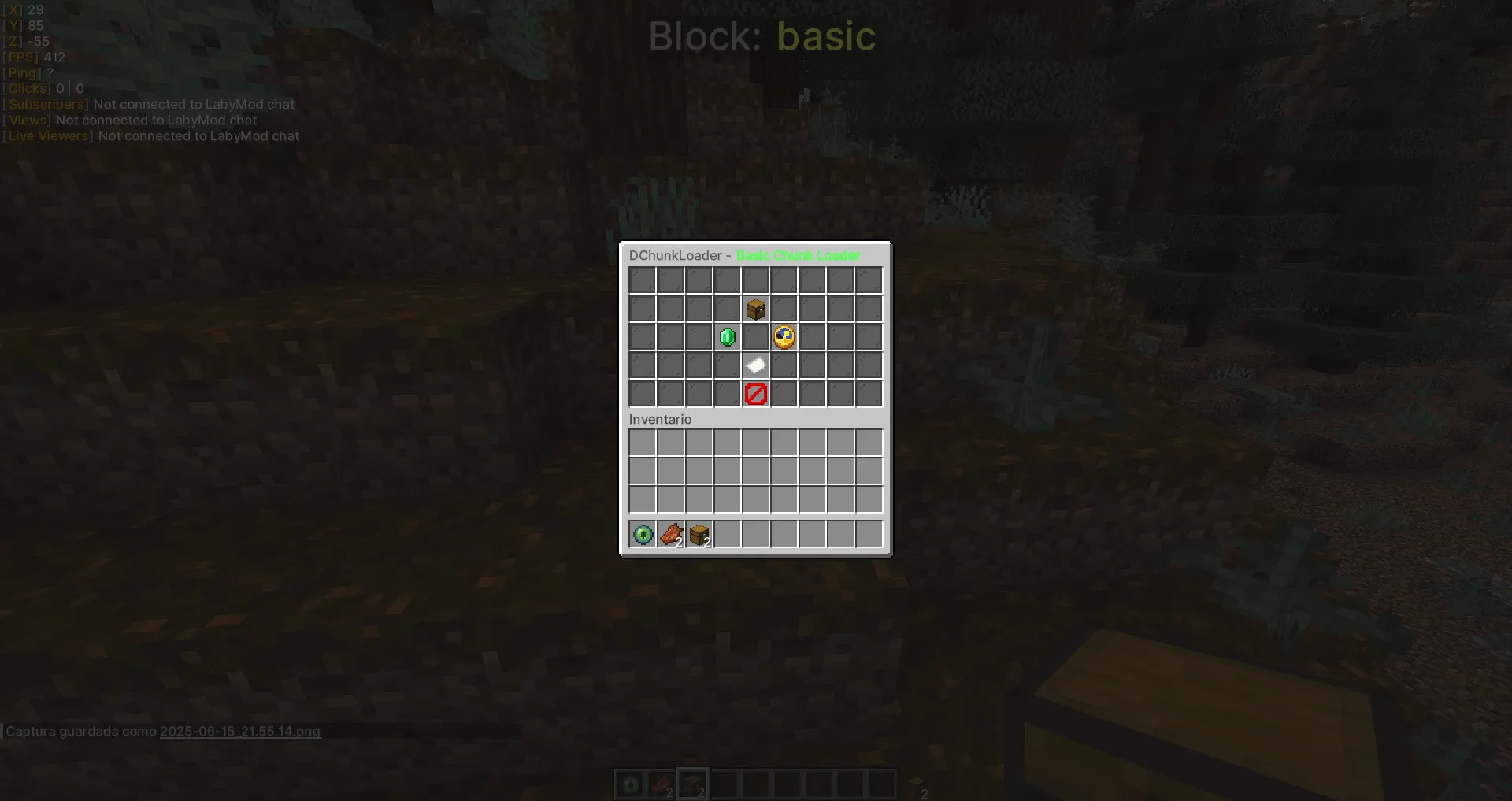The width and height of the screenshot is (1512, 801).
Task: Toggle the chunk loader off via the barrier icon
Action: 755,393
